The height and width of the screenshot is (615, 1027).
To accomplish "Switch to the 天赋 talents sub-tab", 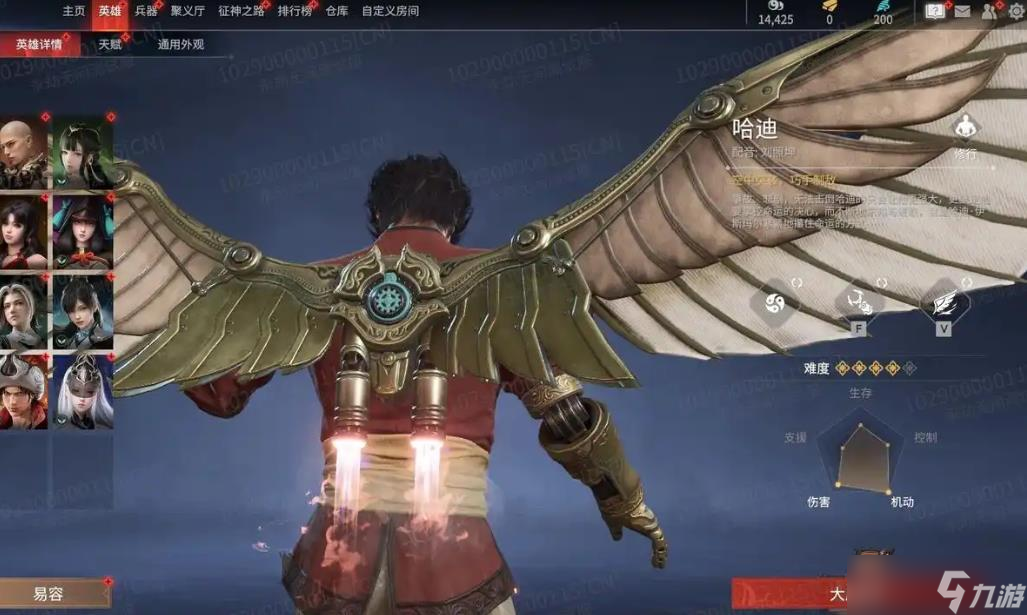I will pos(109,45).
